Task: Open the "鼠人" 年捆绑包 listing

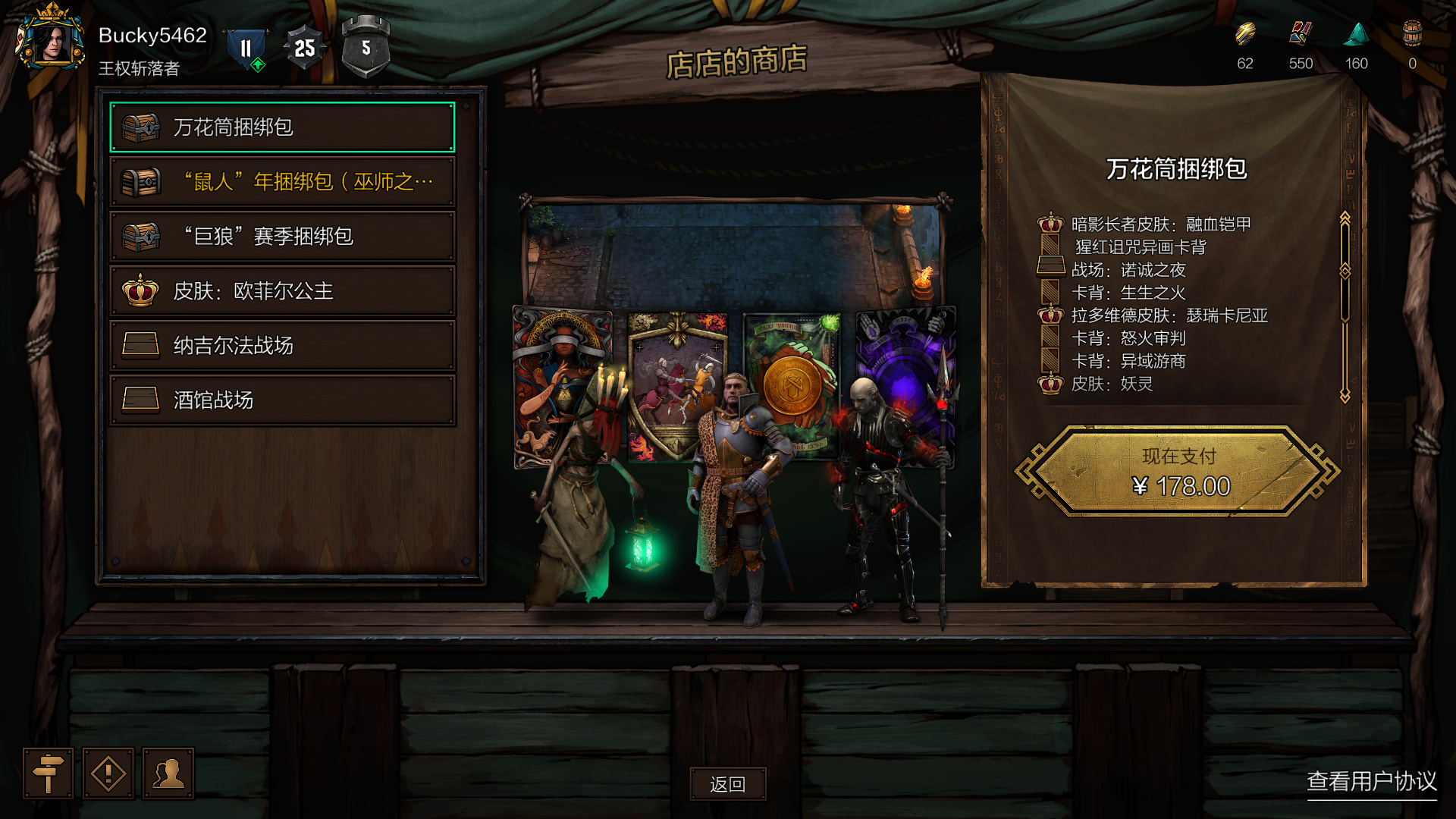Action: [x=282, y=182]
